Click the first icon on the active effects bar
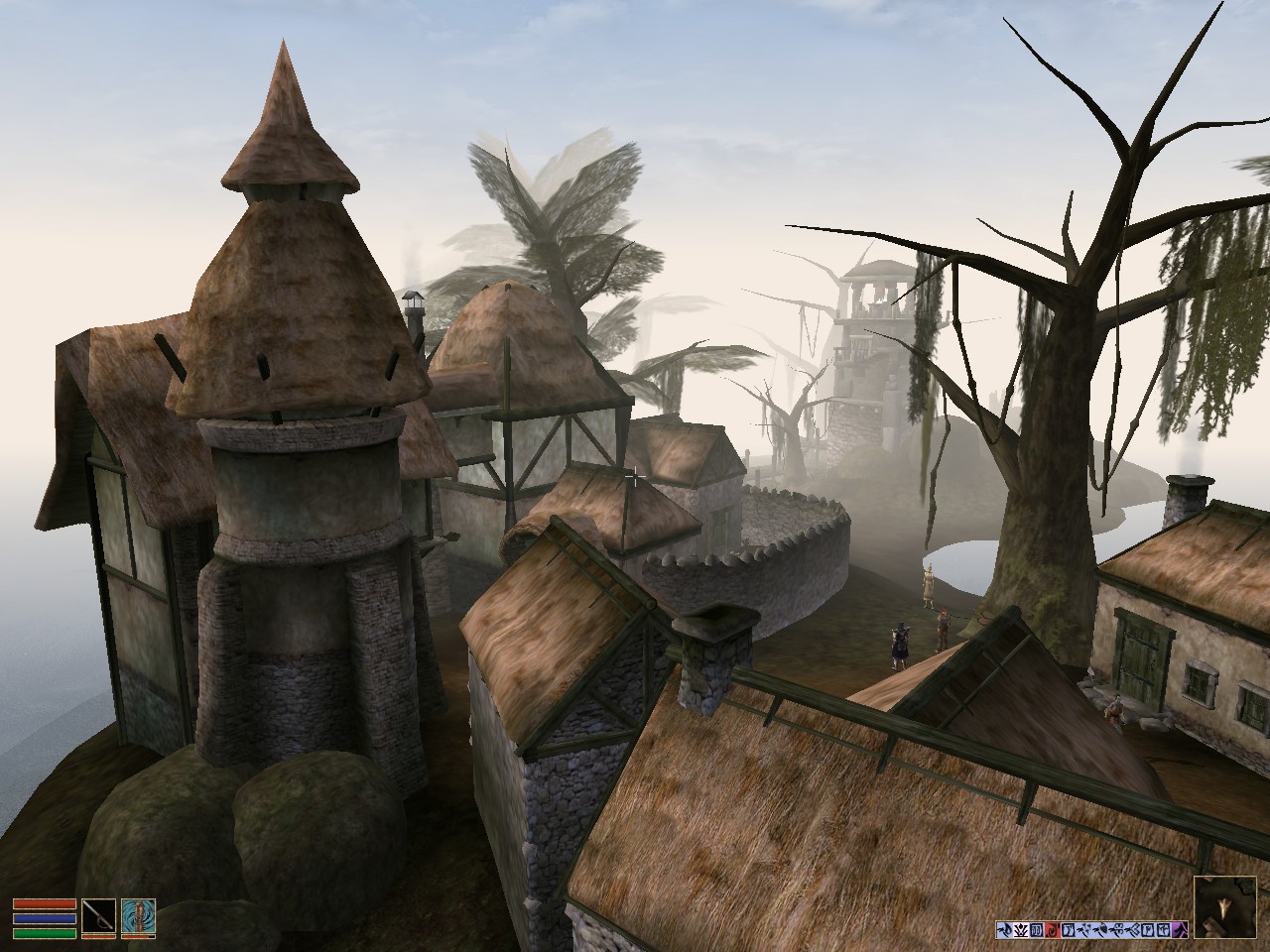Screen dimensions: 1270x952 pyautogui.click(x=1005, y=930)
